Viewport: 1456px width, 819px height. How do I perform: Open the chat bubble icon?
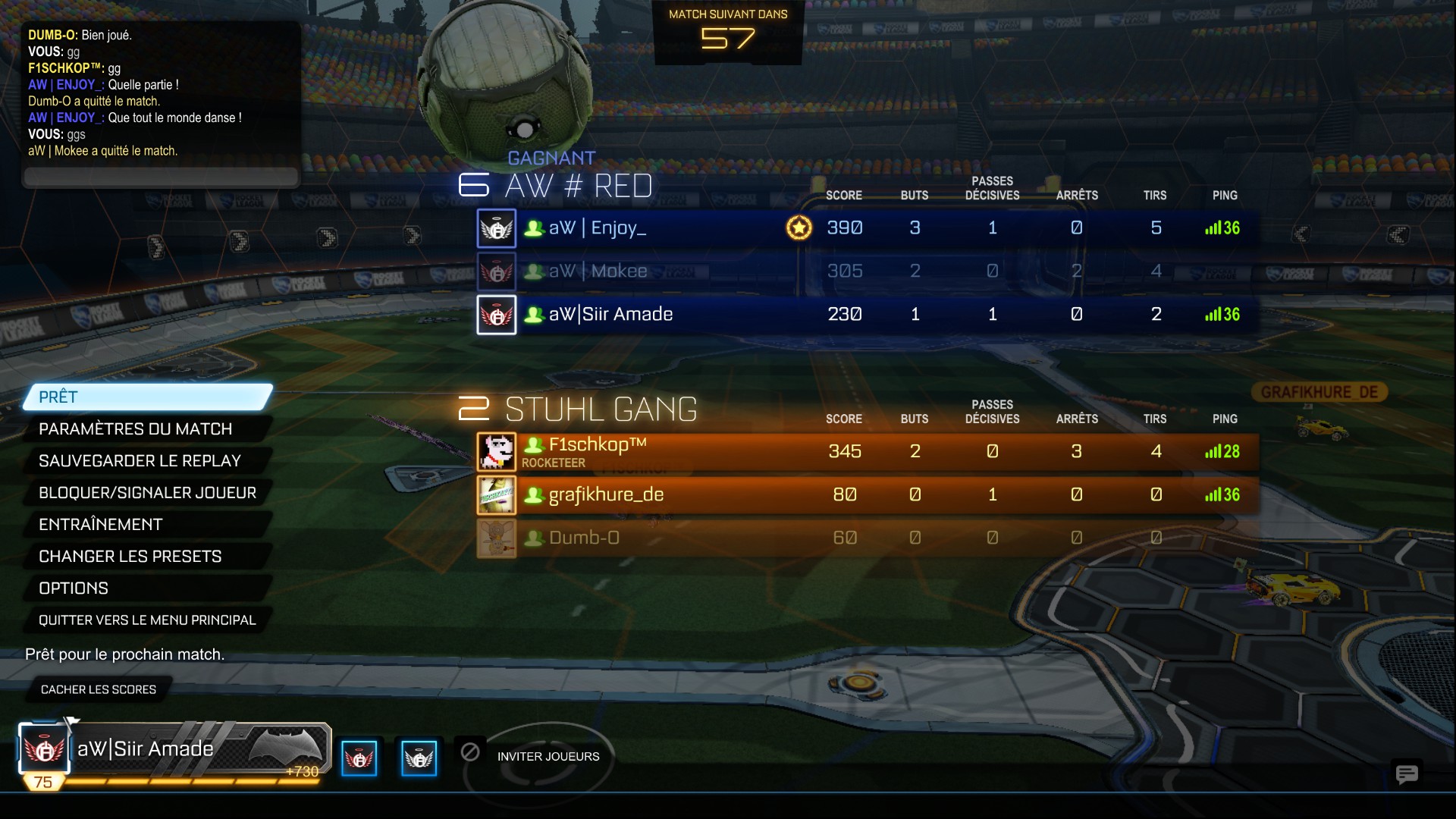tap(1407, 773)
